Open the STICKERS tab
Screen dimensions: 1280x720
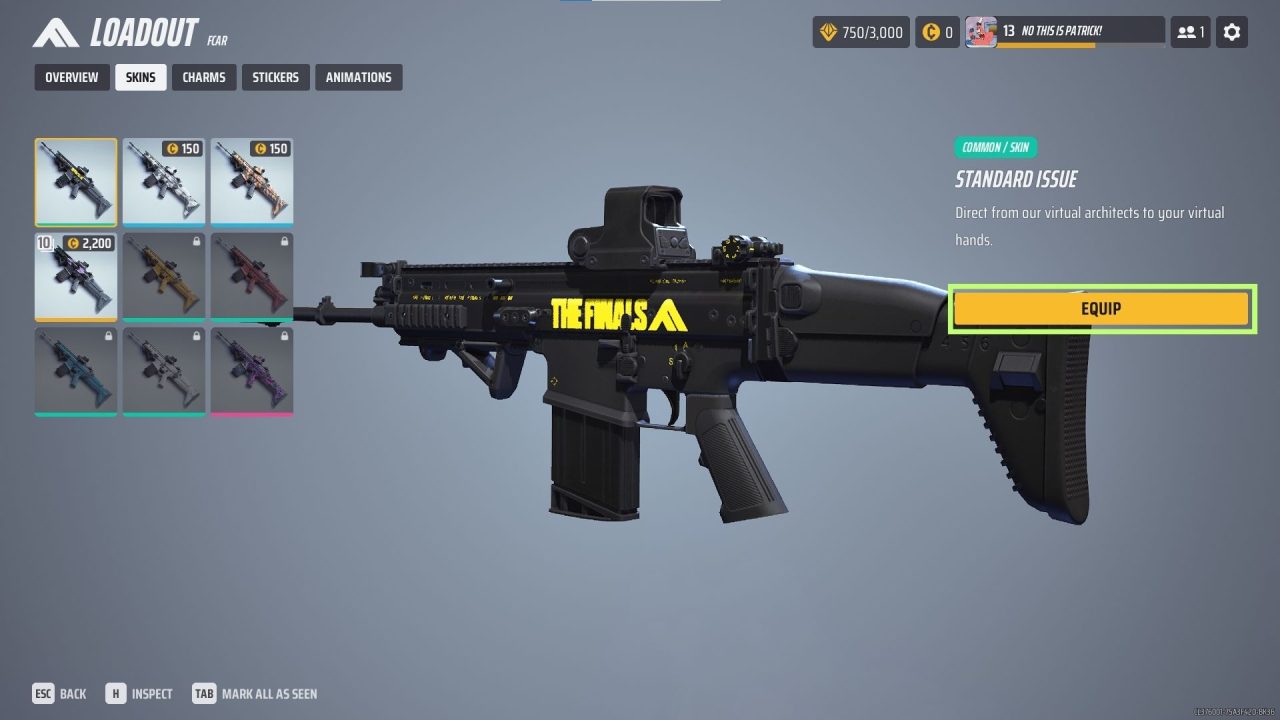coord(275,77)
